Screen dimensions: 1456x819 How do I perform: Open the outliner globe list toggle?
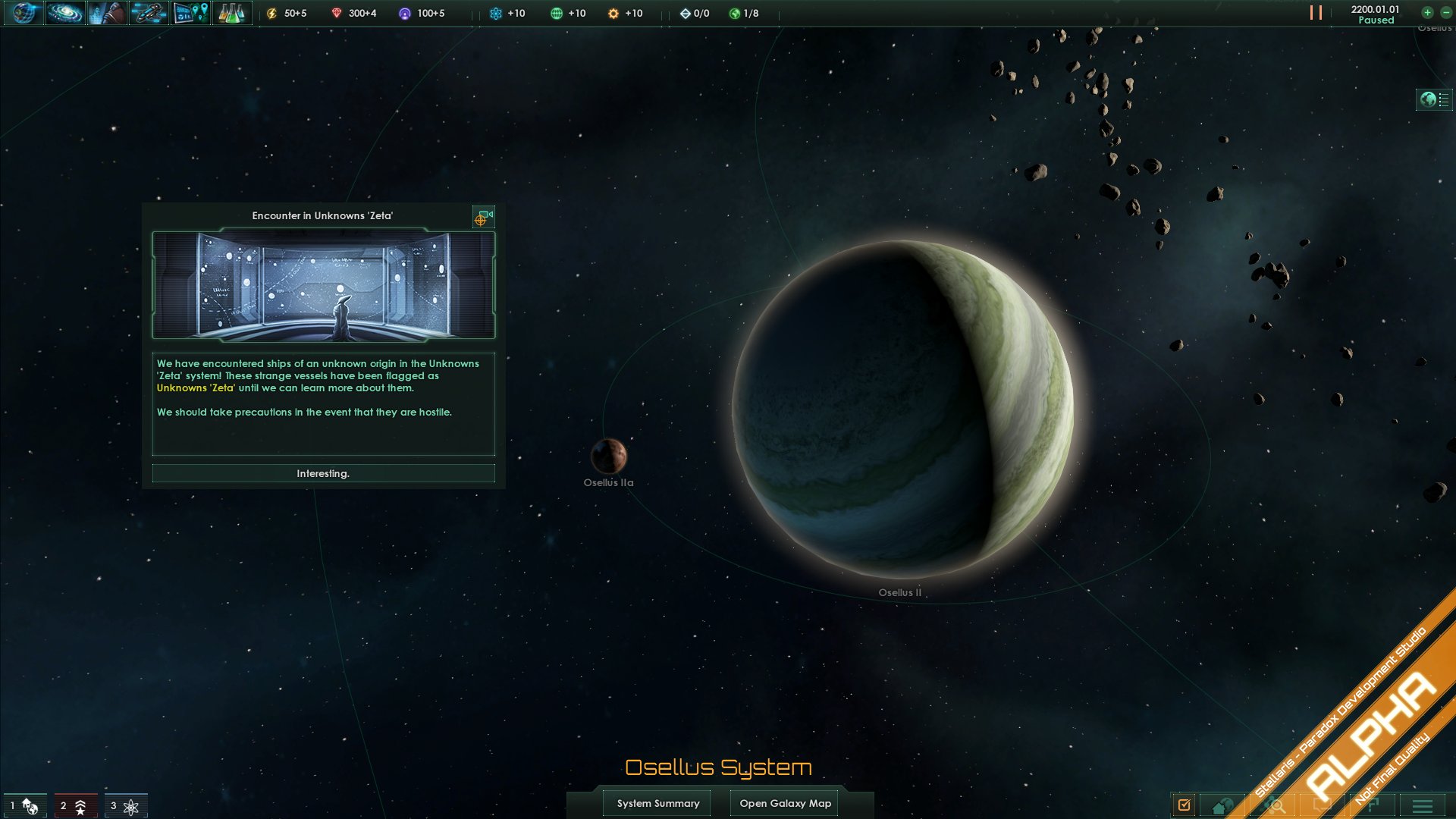point(1433,99)
